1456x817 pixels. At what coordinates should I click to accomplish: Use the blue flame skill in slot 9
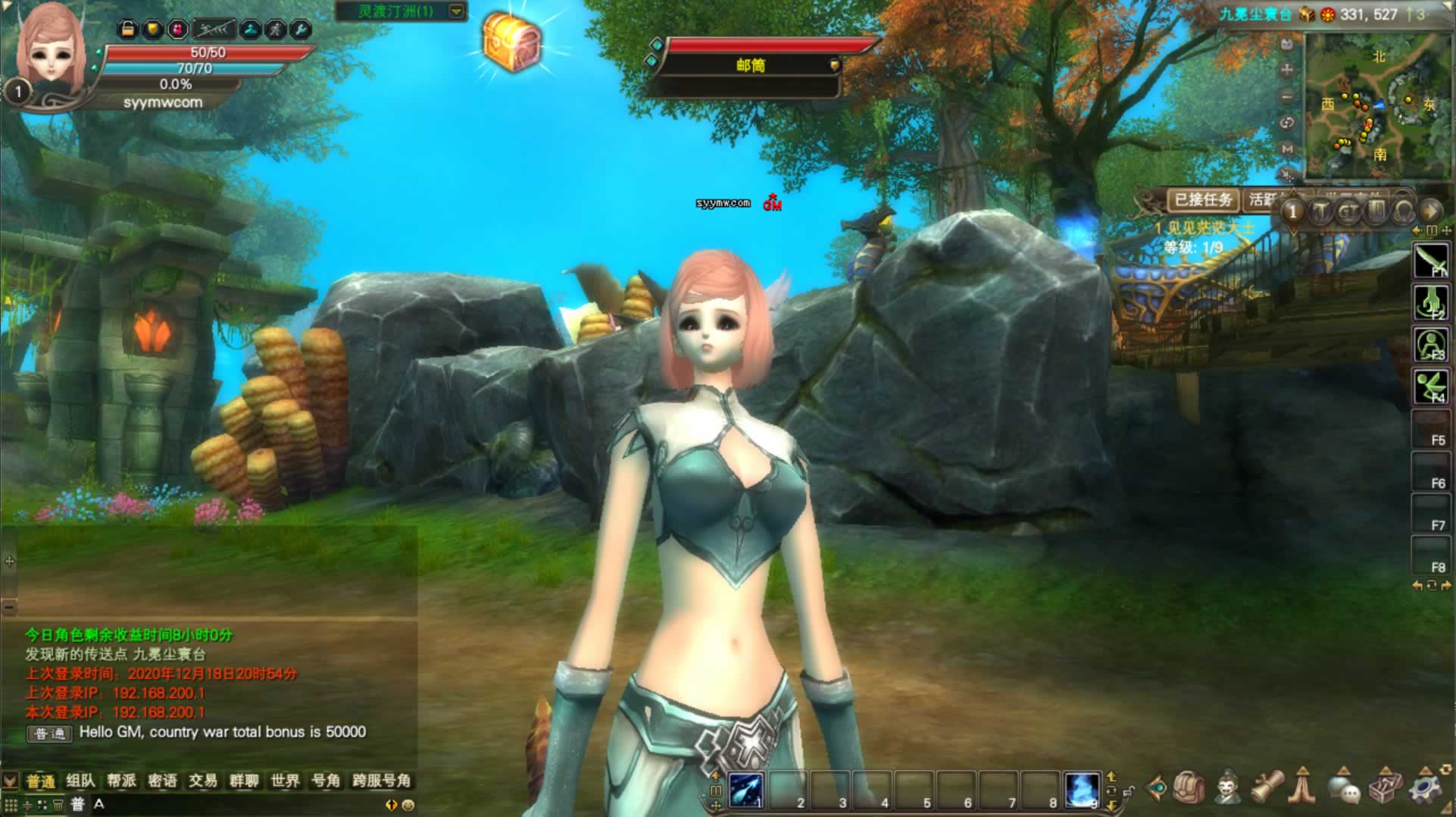tap(1081, 790)
